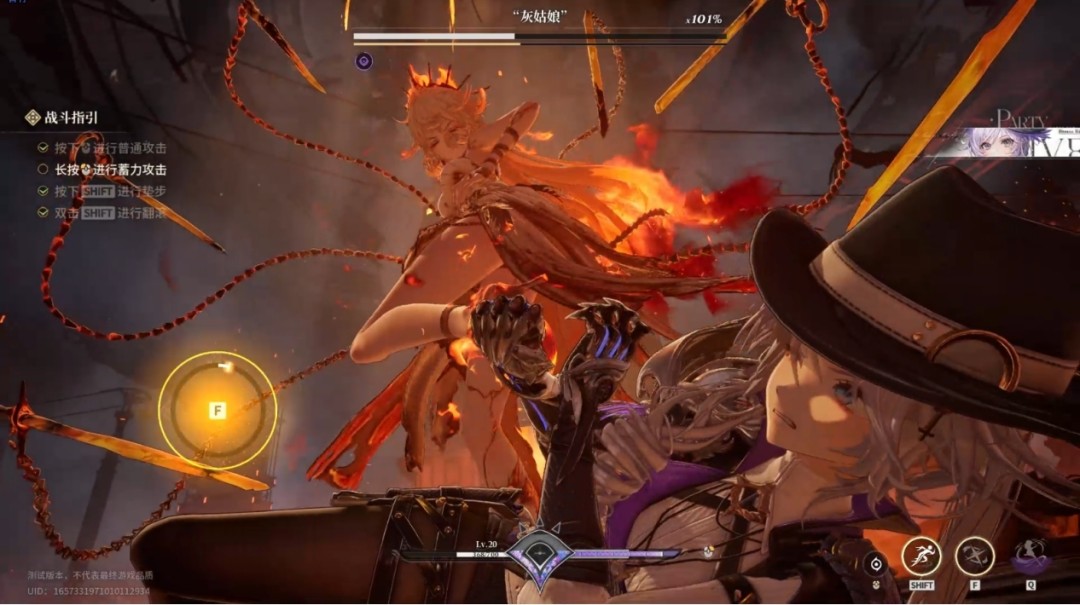Trigger the crossed-blades skill icon
The height and width of the screenshot is (605, 1080).
pyautogui.click(x=974, y=557)
